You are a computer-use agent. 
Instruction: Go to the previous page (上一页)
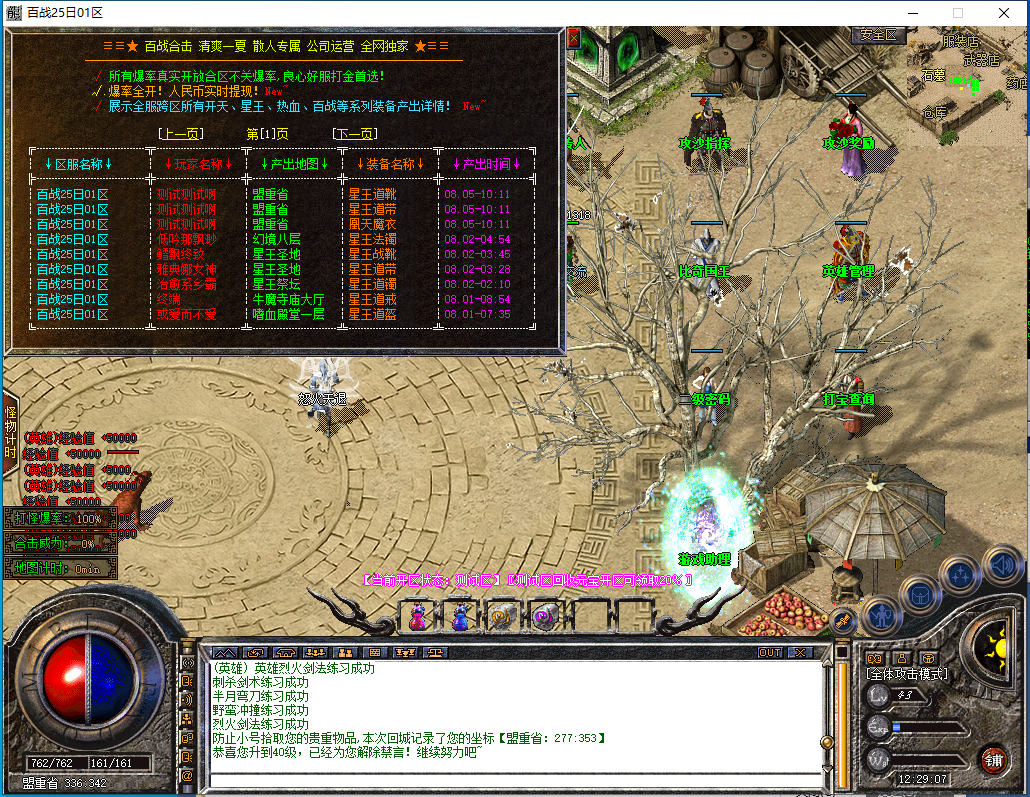click(181, 133)
